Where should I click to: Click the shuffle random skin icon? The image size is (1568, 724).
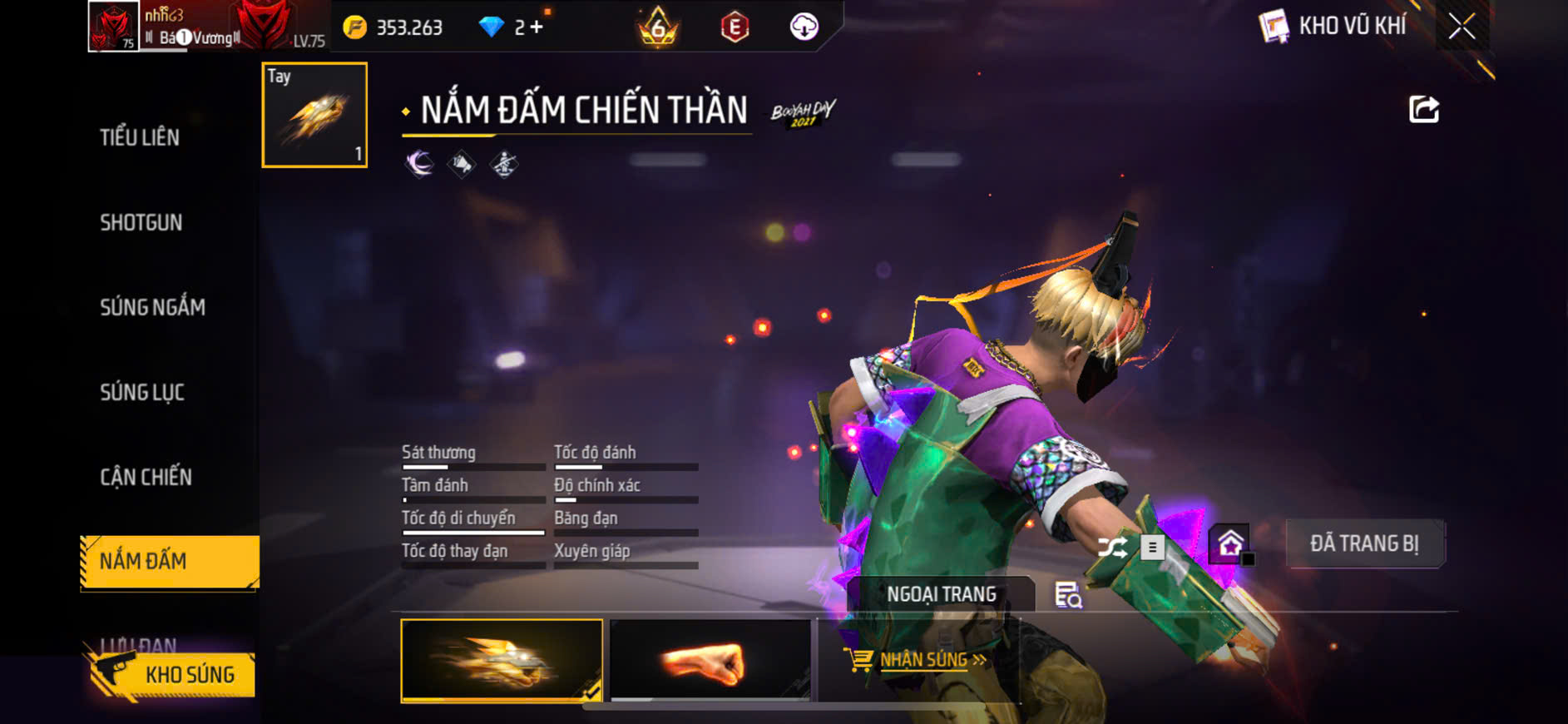(x=1112, y=547)
